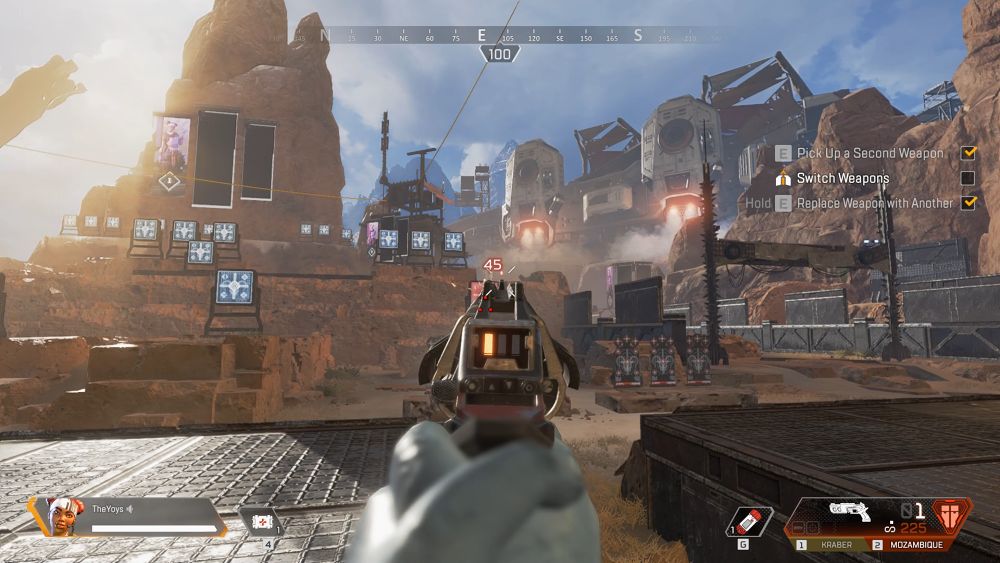
Task: Click the compass heading bar
Action: point(500,35)
